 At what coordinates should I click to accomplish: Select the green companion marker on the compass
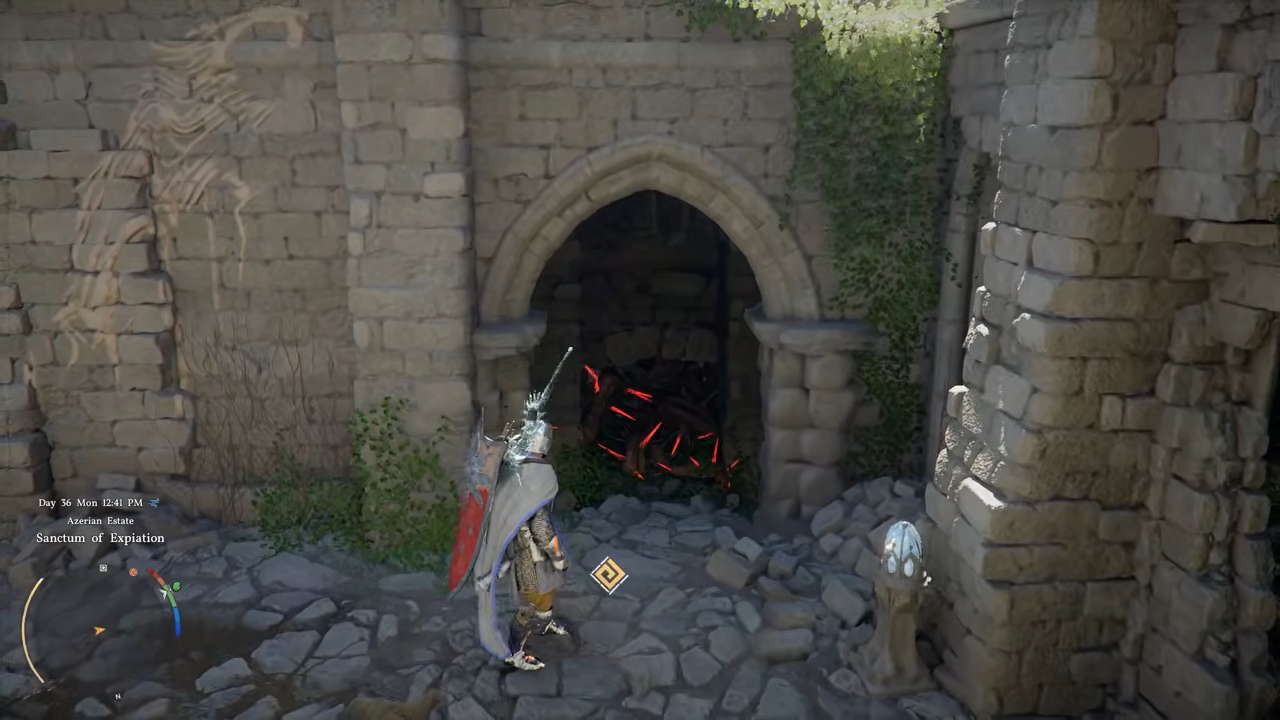pyautogui.click(x=177, y=586)
